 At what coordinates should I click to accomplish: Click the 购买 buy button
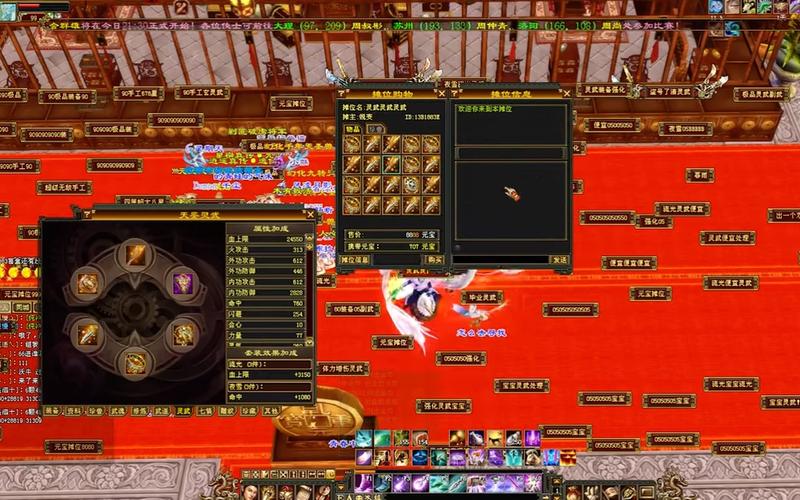click(435, 260)
